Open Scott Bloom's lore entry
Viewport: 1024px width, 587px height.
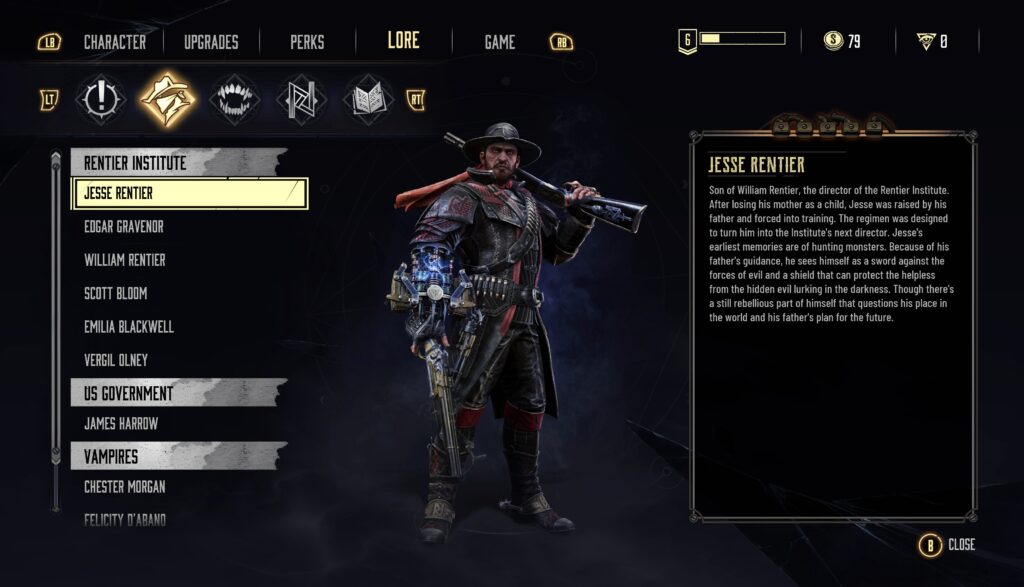(117, 294)
